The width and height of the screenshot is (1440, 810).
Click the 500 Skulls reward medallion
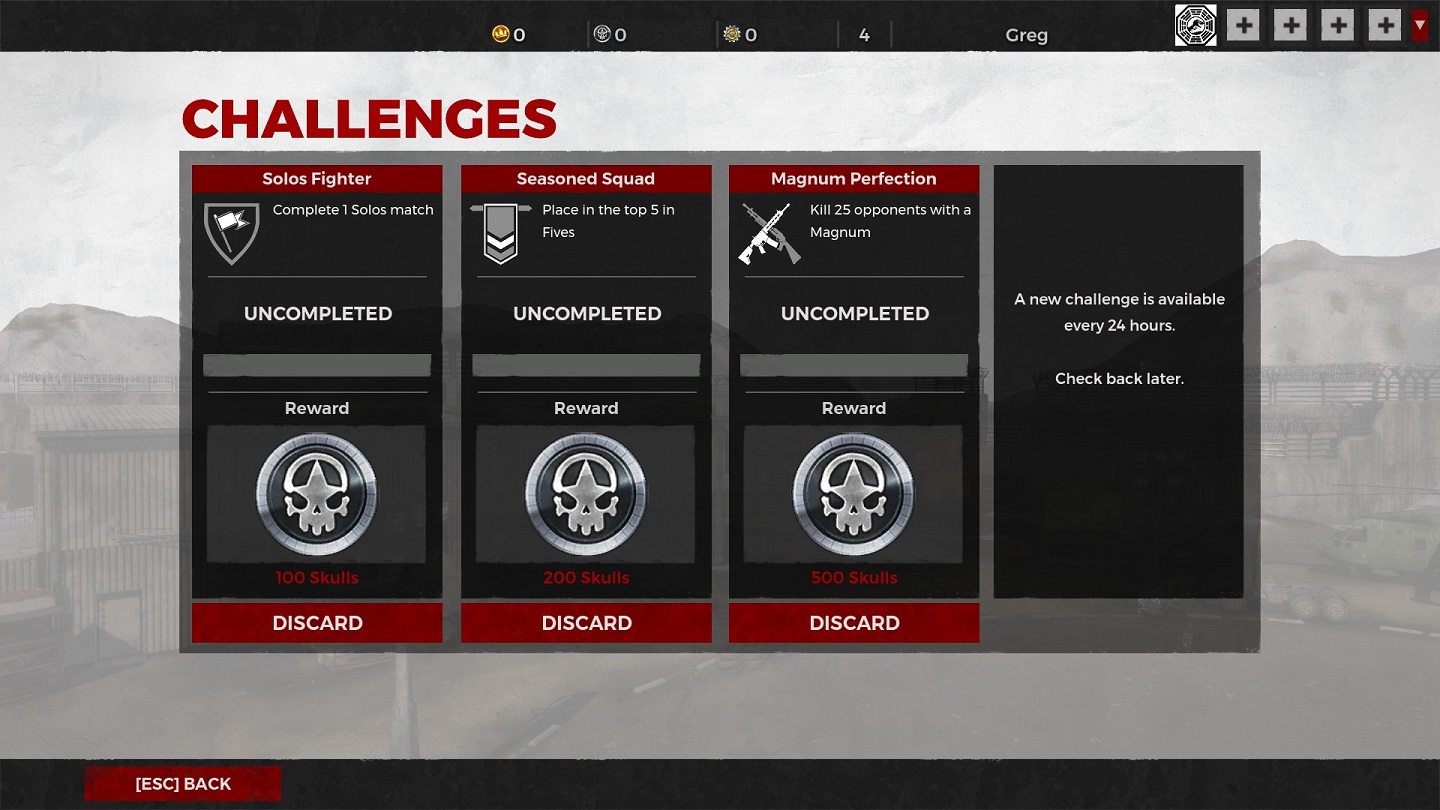tap(853, 493)
